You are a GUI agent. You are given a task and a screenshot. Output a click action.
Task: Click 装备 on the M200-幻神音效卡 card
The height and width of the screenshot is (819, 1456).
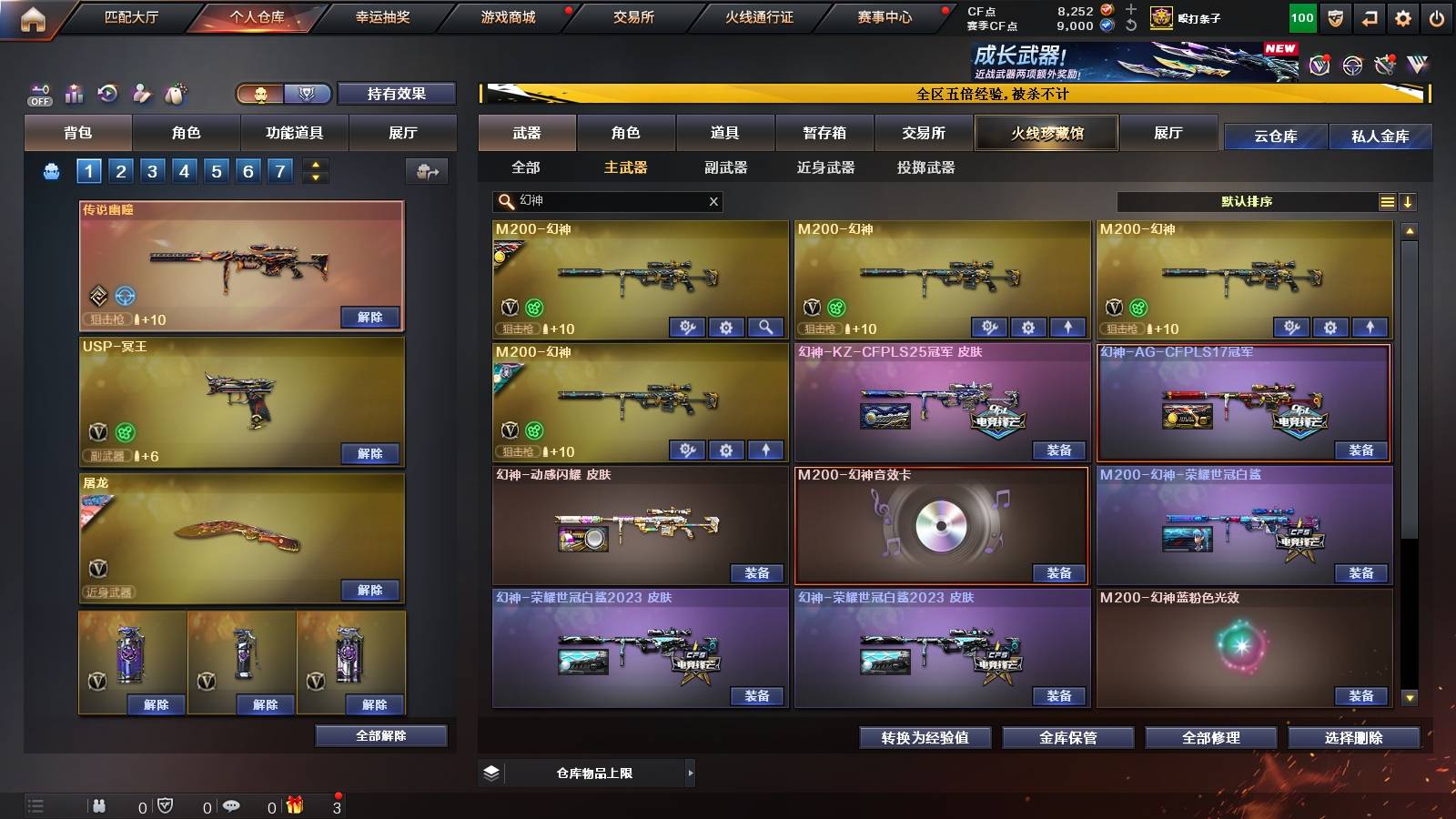tap(1060, 574)
